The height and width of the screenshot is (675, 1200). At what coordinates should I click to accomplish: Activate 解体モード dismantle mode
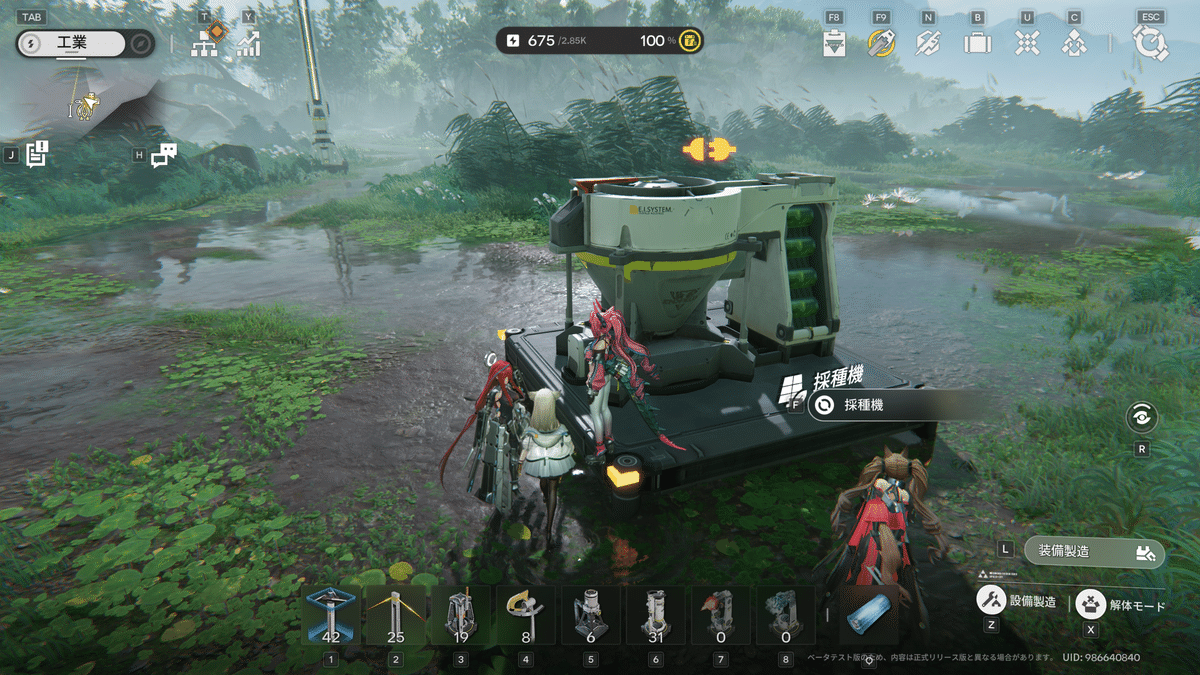coord(1122,605)
